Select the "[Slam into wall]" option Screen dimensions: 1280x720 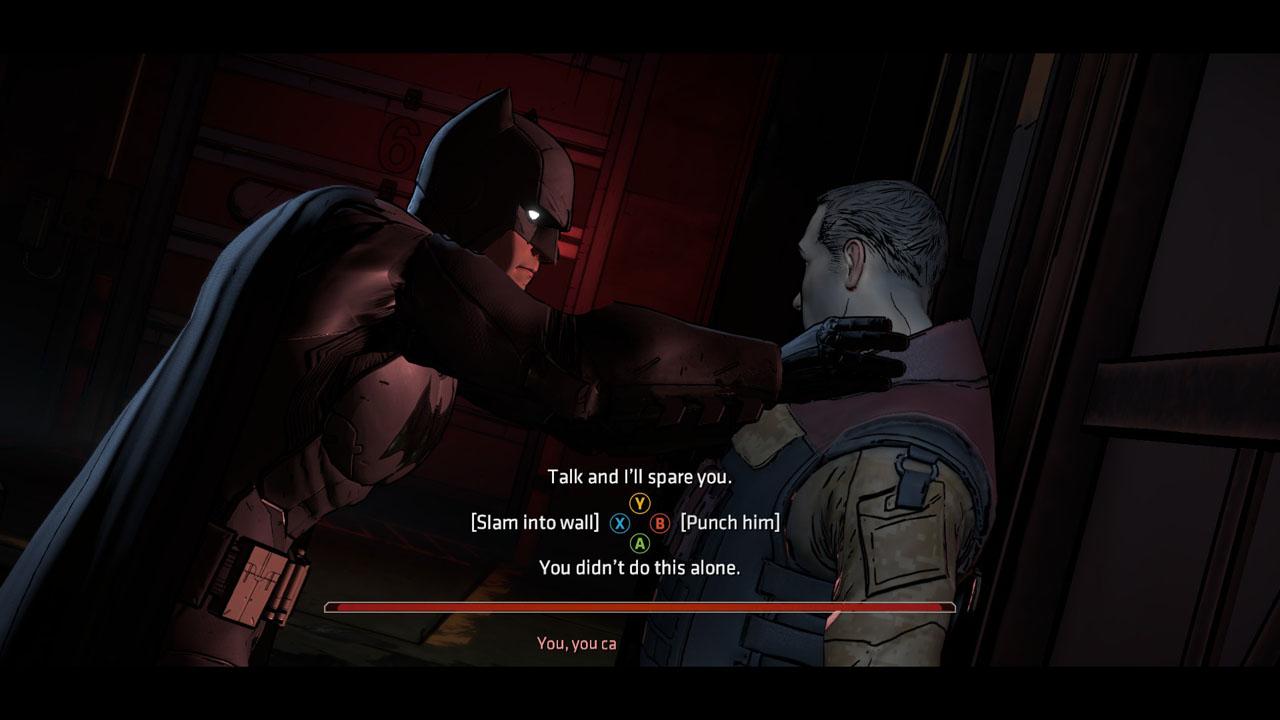(x=535, y=522)
